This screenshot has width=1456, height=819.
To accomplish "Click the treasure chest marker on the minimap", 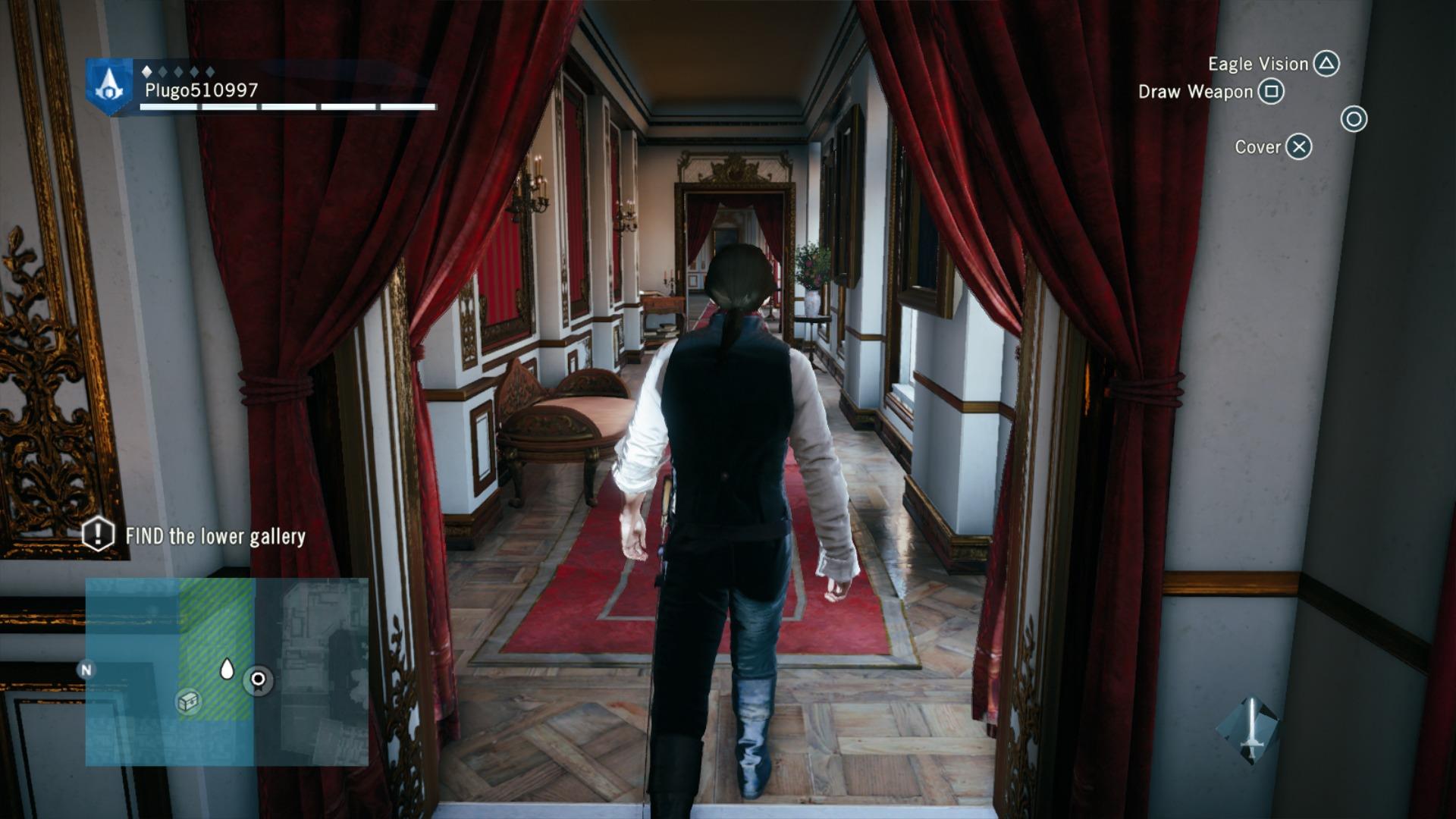I will (x=188, y=701).
